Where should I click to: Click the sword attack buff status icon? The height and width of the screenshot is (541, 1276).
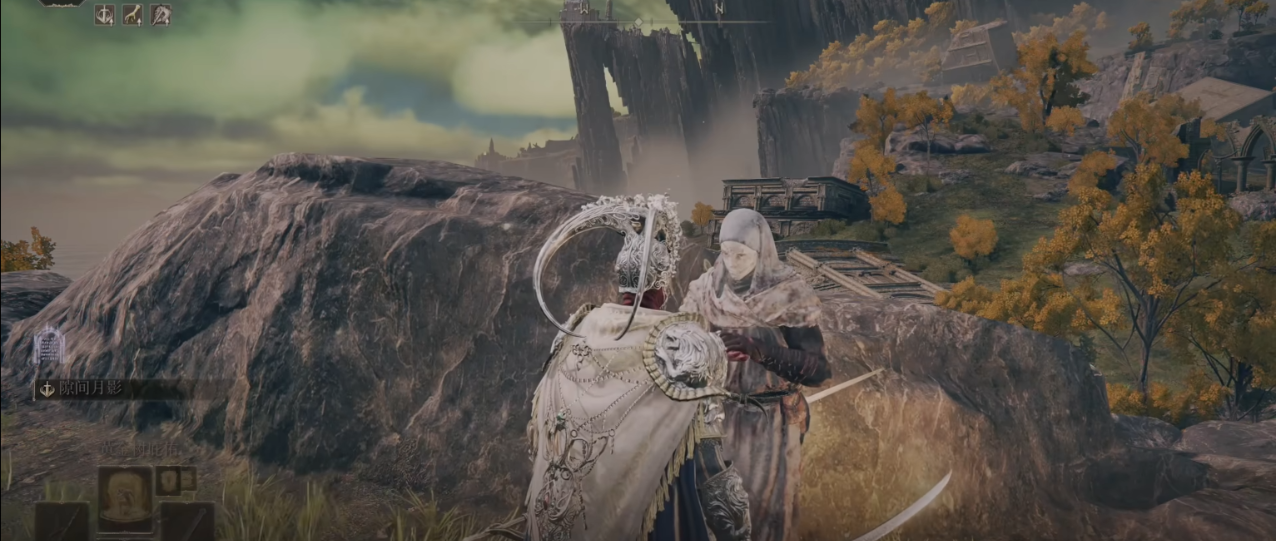pyautogui.click(x=104, y=14)
